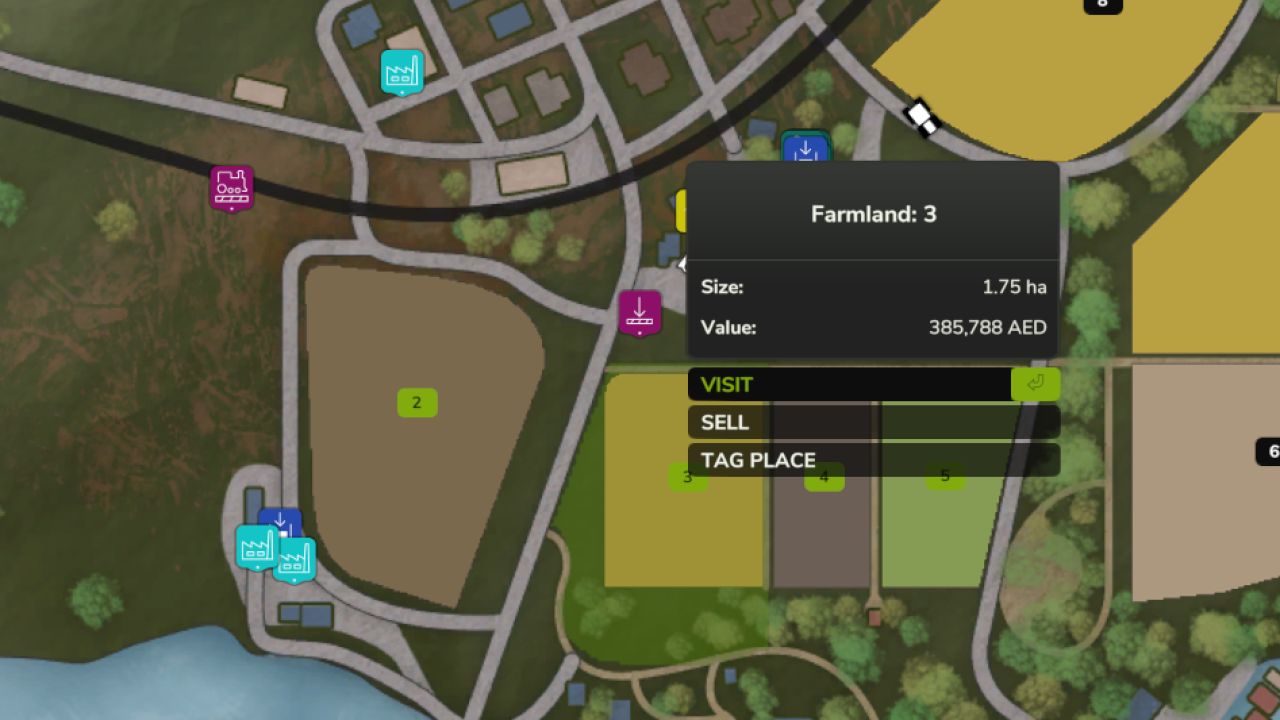Select the magenta sell point marker
Viewport: 1280px width, 720px height.
pos(640,313)
